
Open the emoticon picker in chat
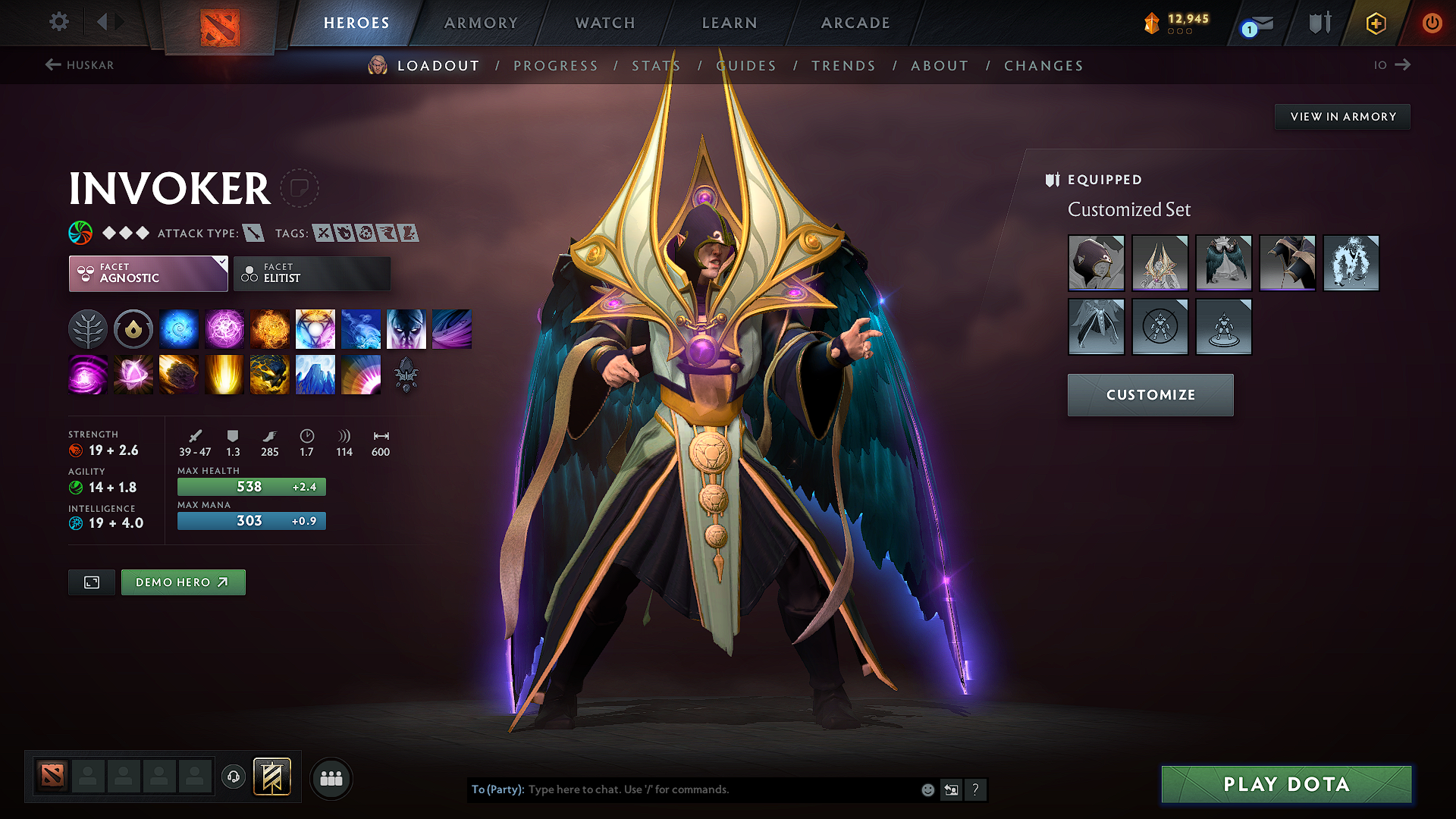(x=927, y=789)
